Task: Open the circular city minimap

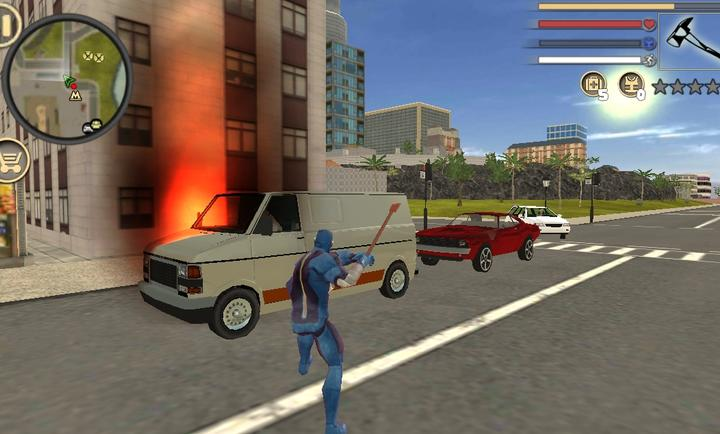Action: (x=68, y=77)
